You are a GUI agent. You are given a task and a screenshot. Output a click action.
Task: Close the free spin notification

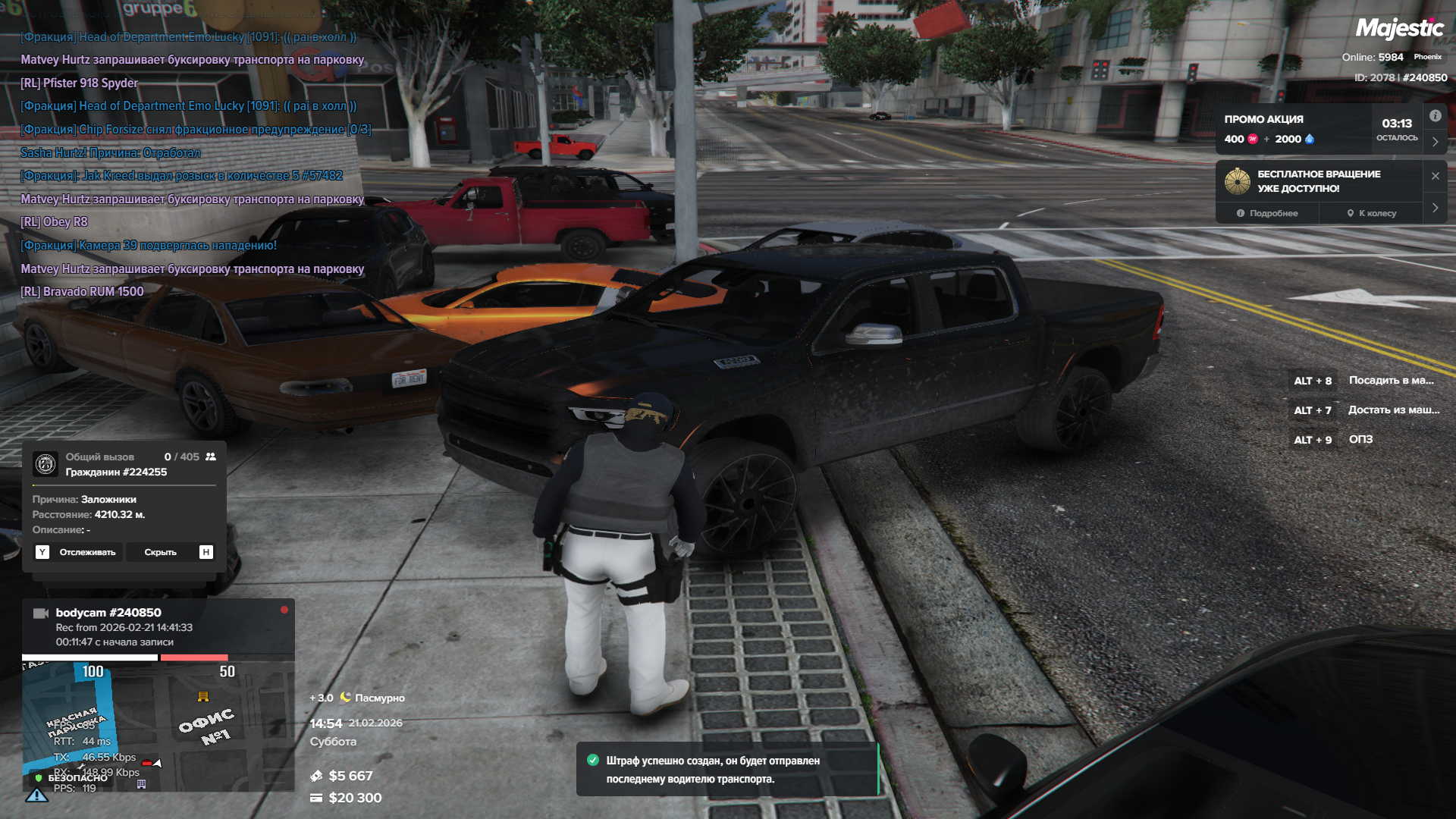[x=1435, y=176]
